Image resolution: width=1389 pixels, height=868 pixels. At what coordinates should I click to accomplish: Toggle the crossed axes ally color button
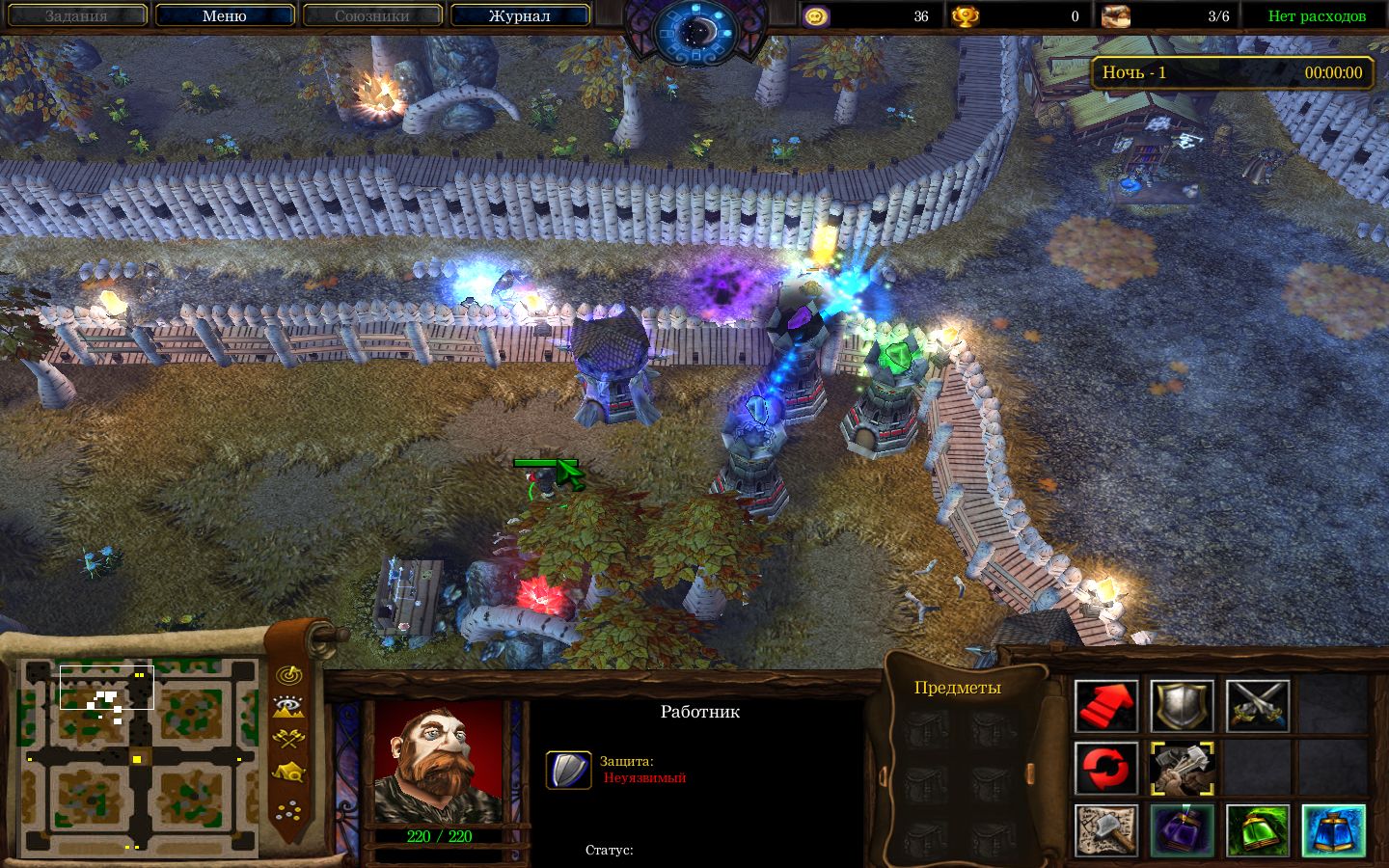287,740
